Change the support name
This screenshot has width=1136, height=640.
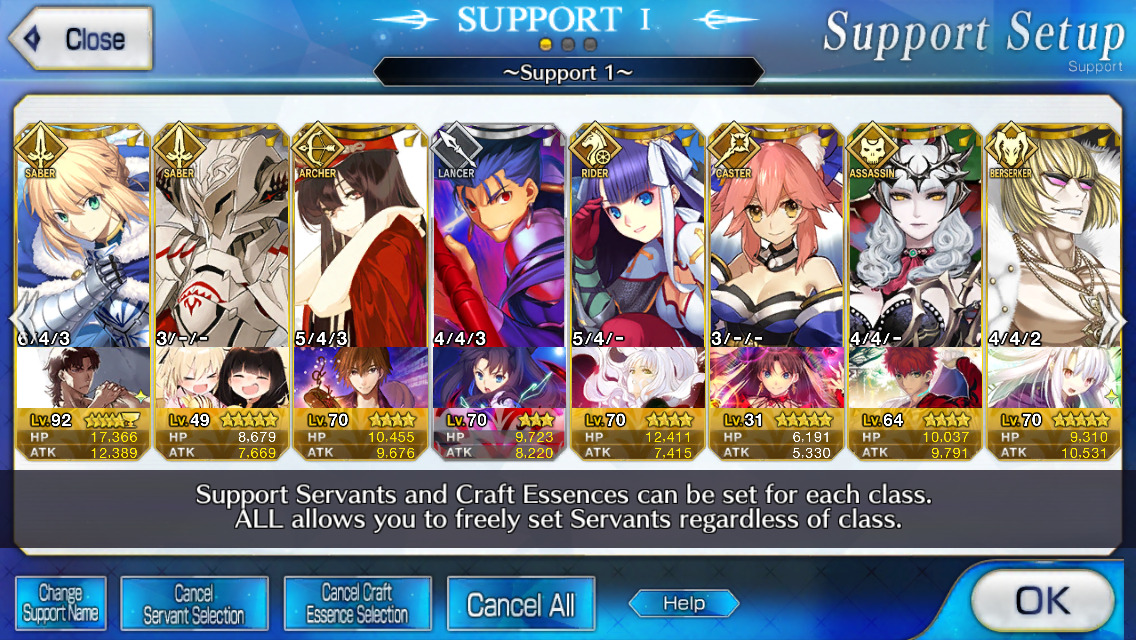[x=60, y=604]
